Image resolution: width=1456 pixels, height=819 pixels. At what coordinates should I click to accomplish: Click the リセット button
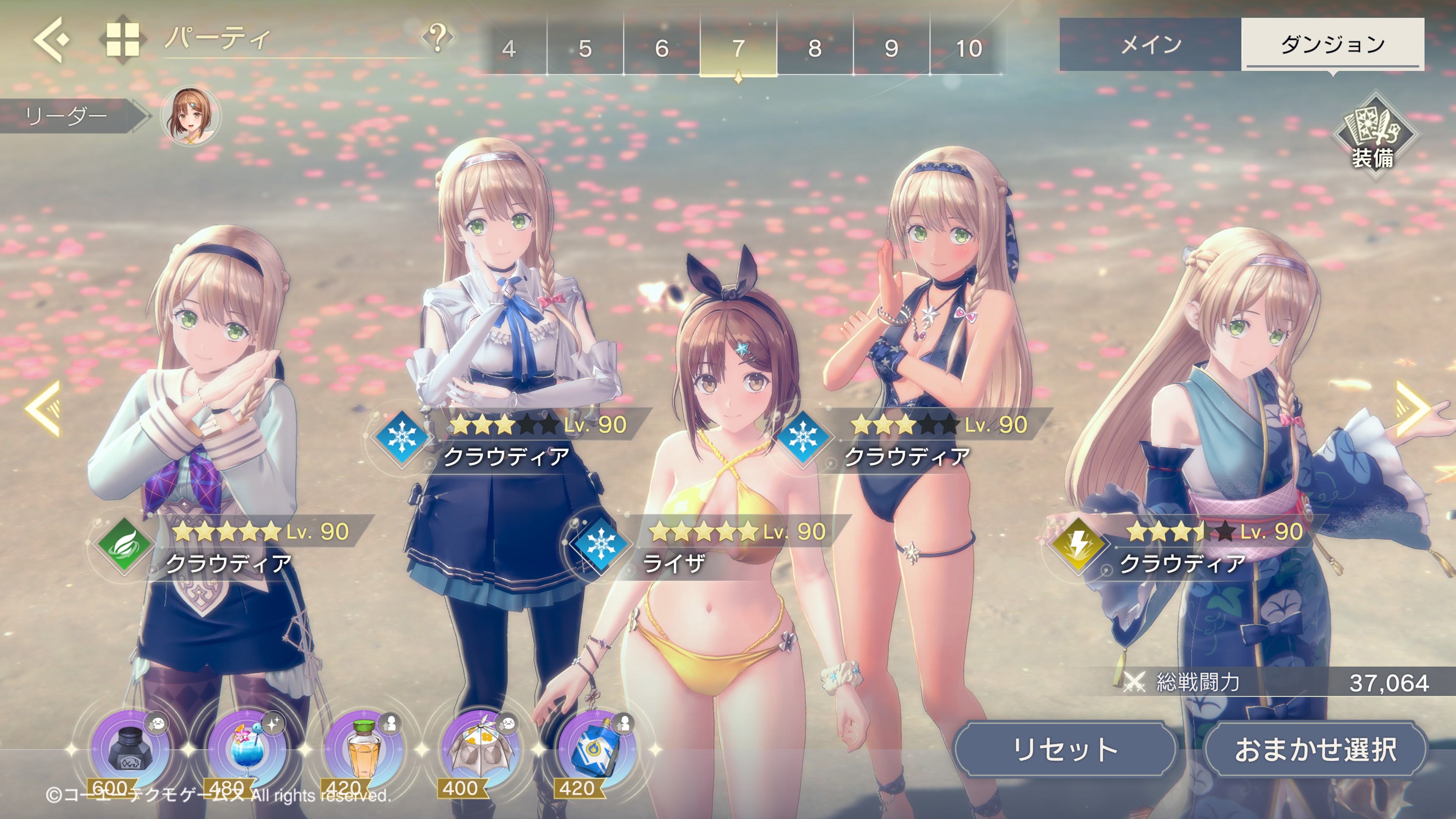[1065, 749]
